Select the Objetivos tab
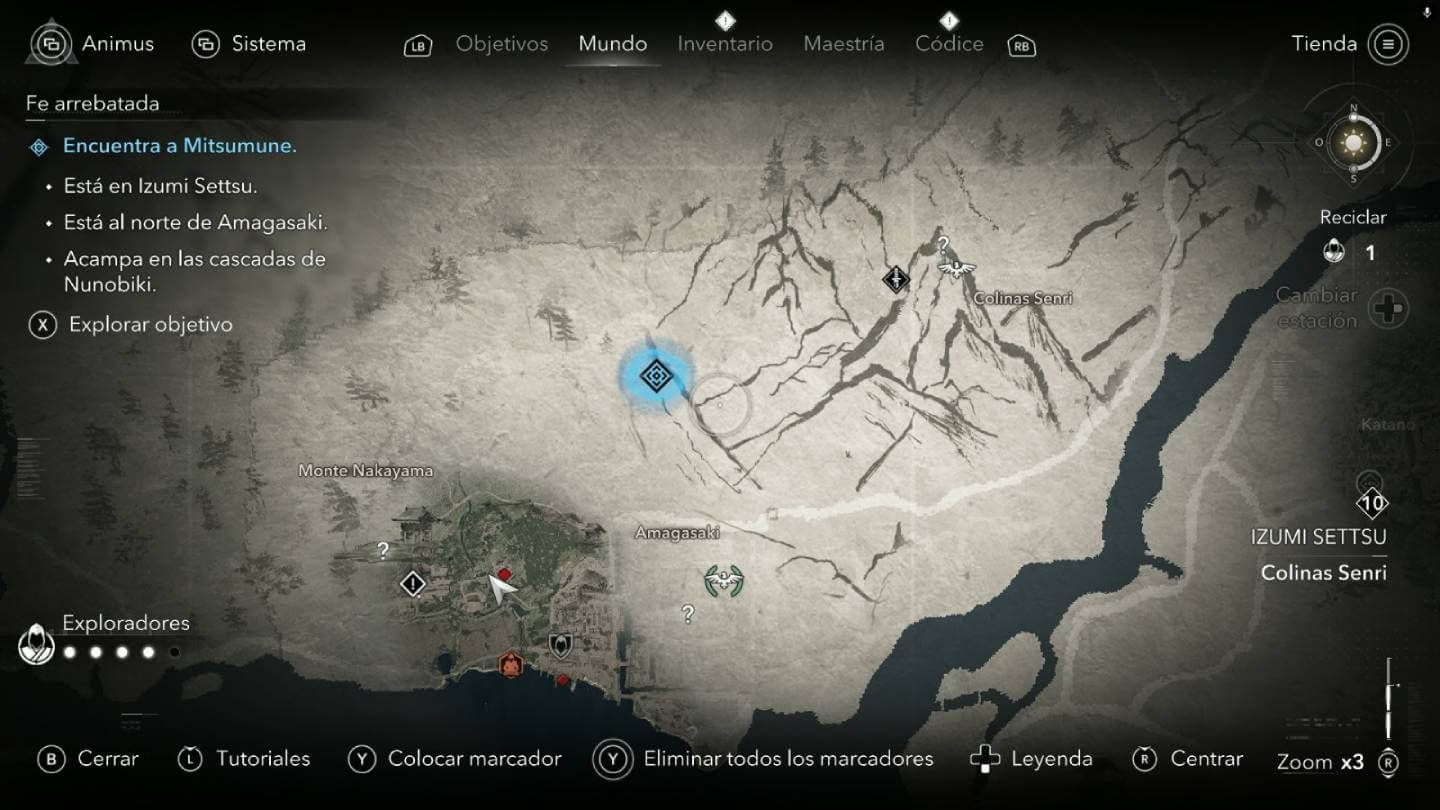This screenshot has height=810, width=1440. pyautogui.click(x=501, y=43)
